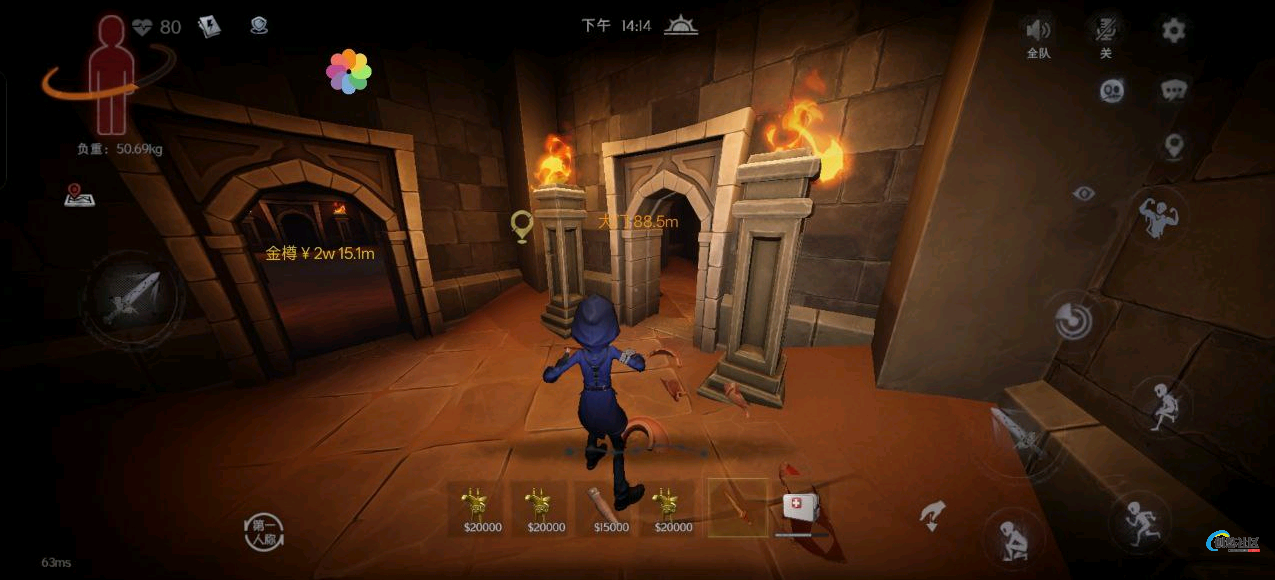
Task: Tap the hand drop-item button
Action: pos(932,516)
